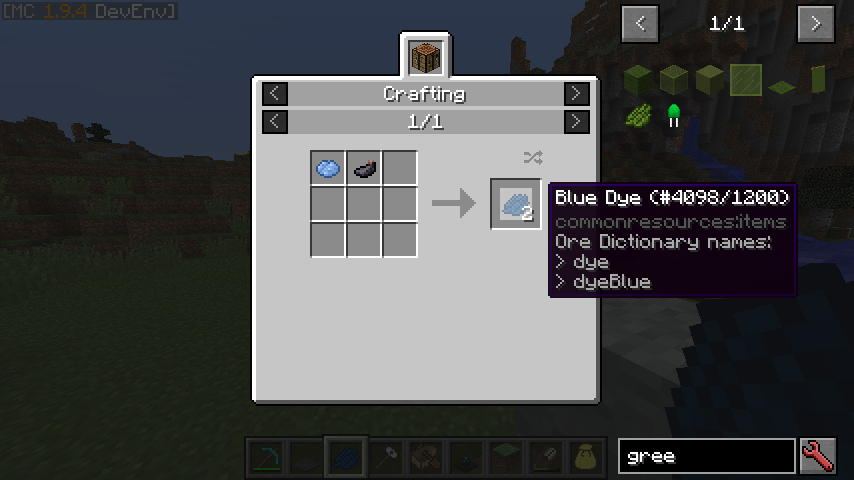Go to previous recipe category beside Crafting
This screenshot has width=854, height=480.
[275, 94]
